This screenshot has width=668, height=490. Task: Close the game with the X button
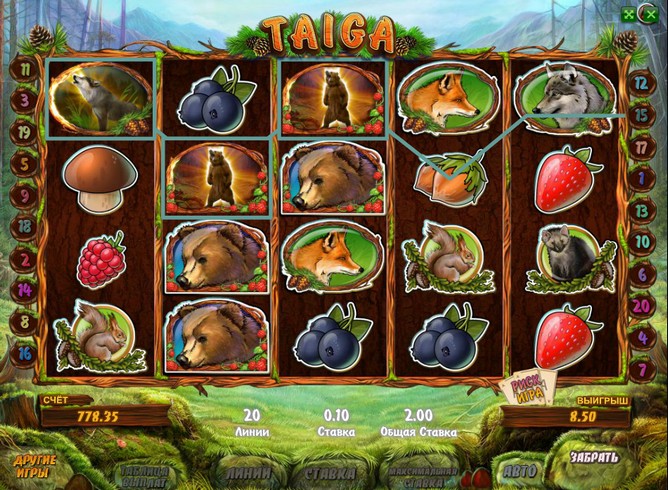point(653,15)
